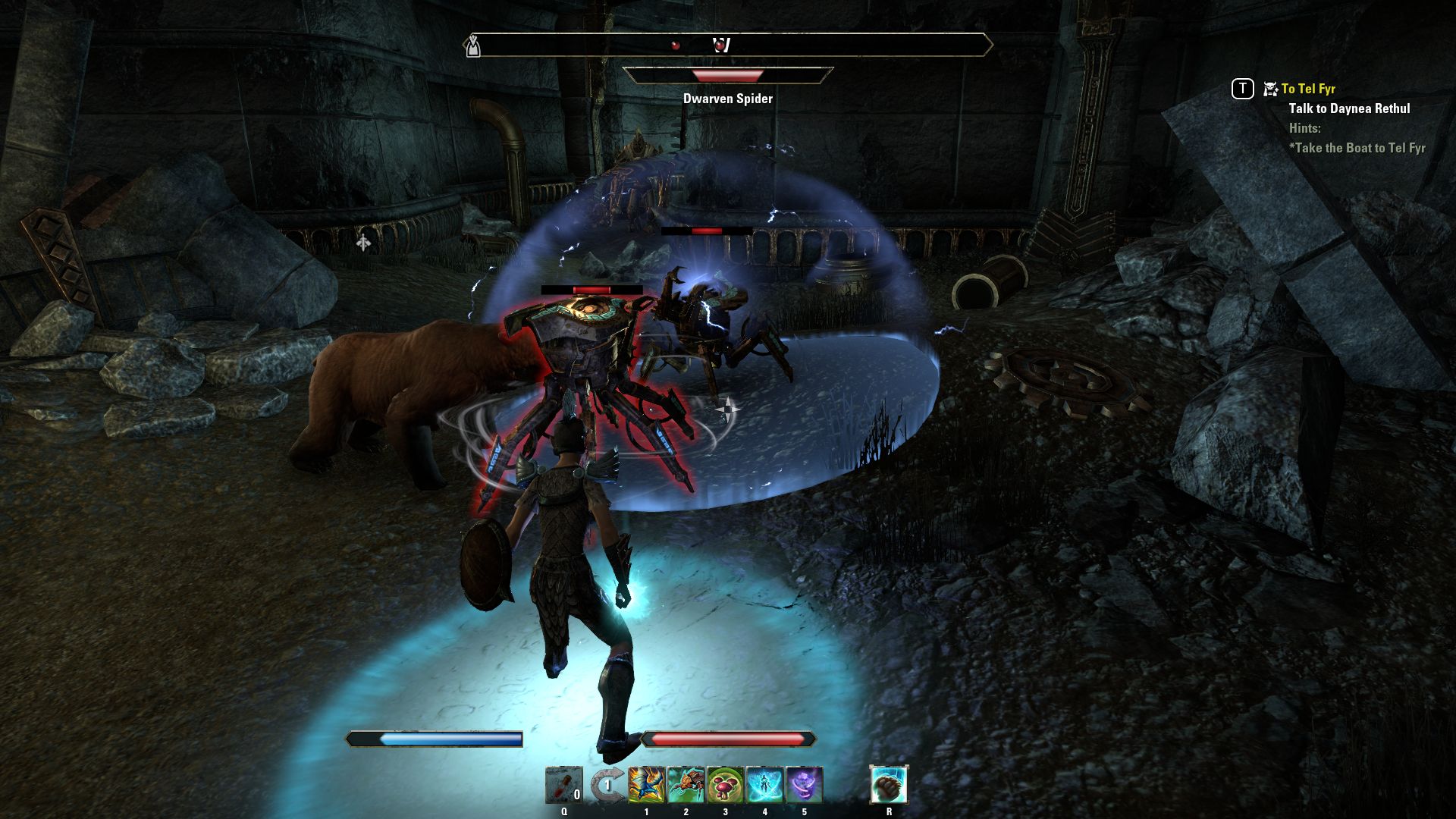Select the To Tel Fyr quest title
1456x819 pixels.
click(x=1308, y=89)
